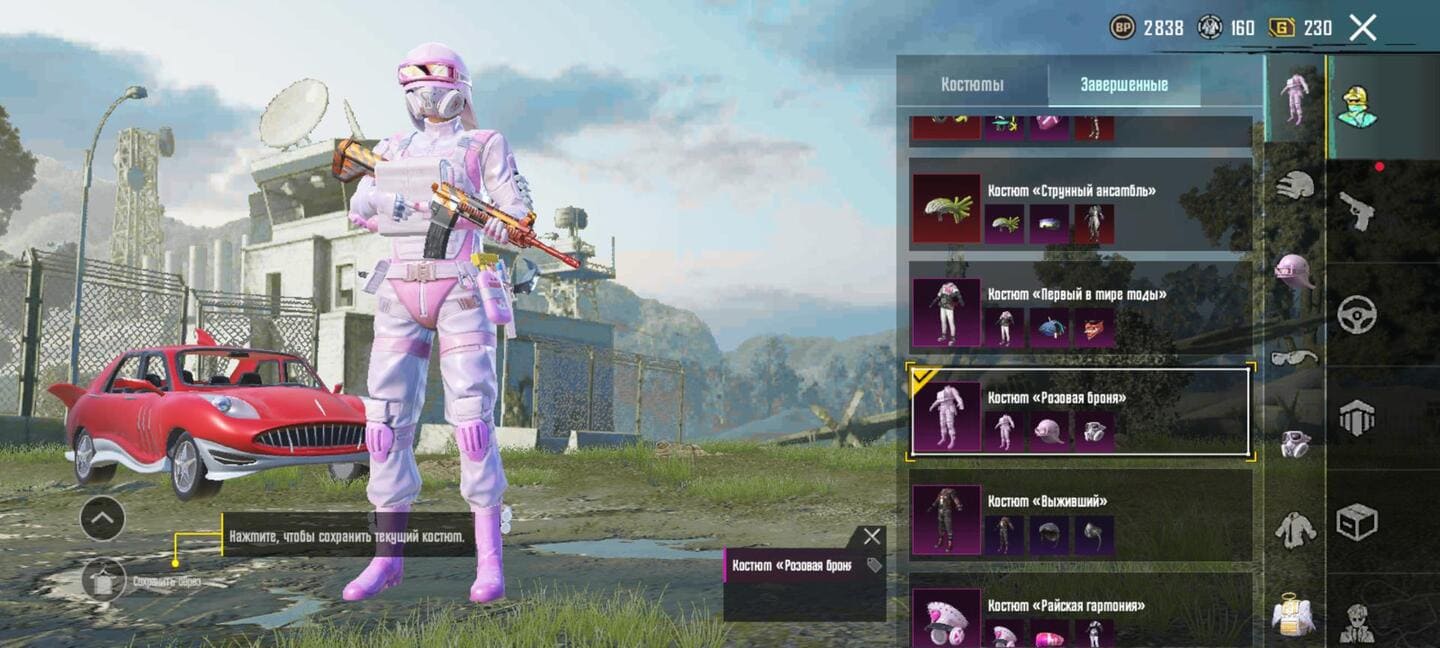
Task: Open the pistol weapon skins category
Action: 1357,211
